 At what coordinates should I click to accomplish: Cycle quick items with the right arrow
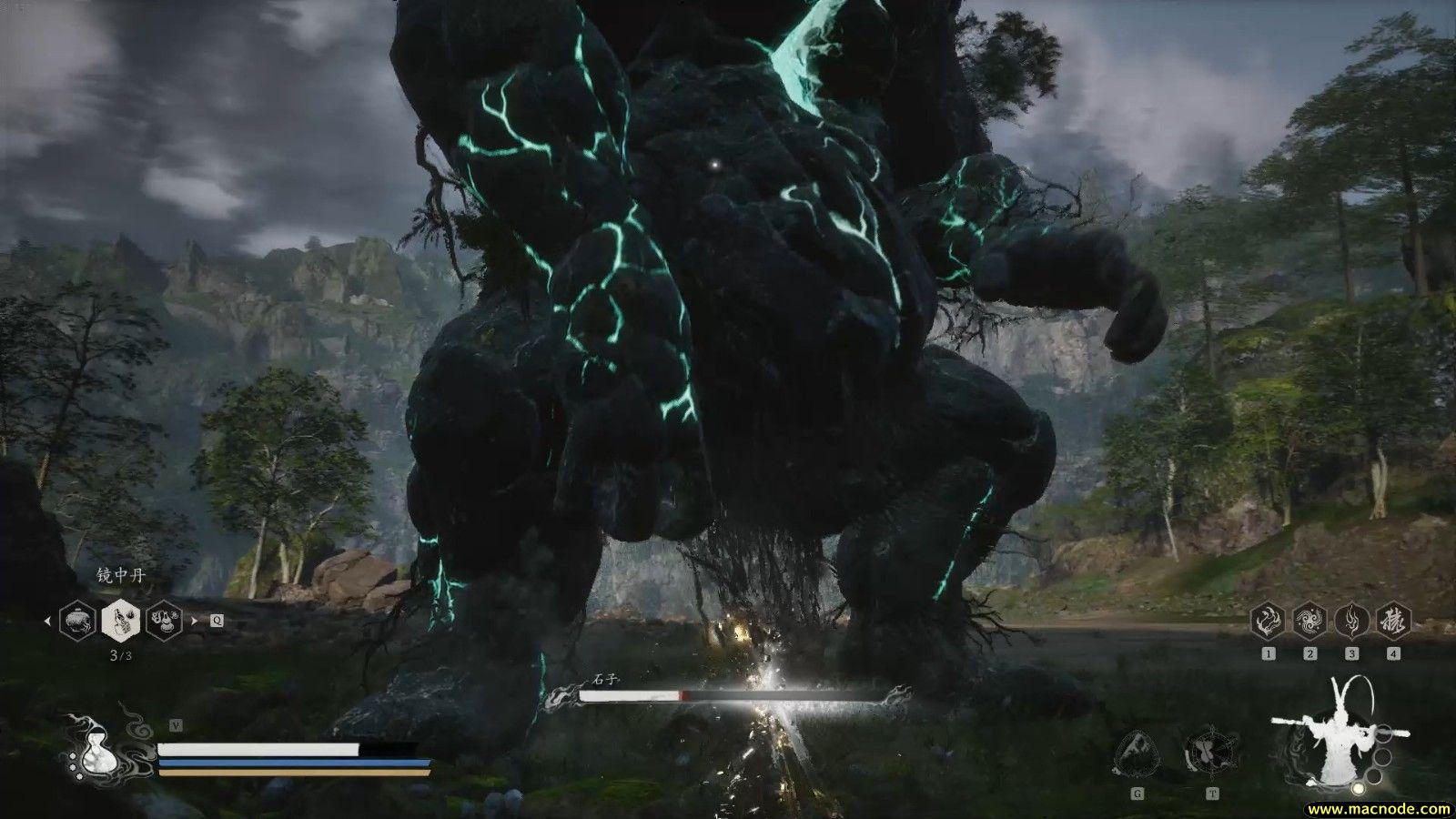pyautogui.click(x=193, y=622)
